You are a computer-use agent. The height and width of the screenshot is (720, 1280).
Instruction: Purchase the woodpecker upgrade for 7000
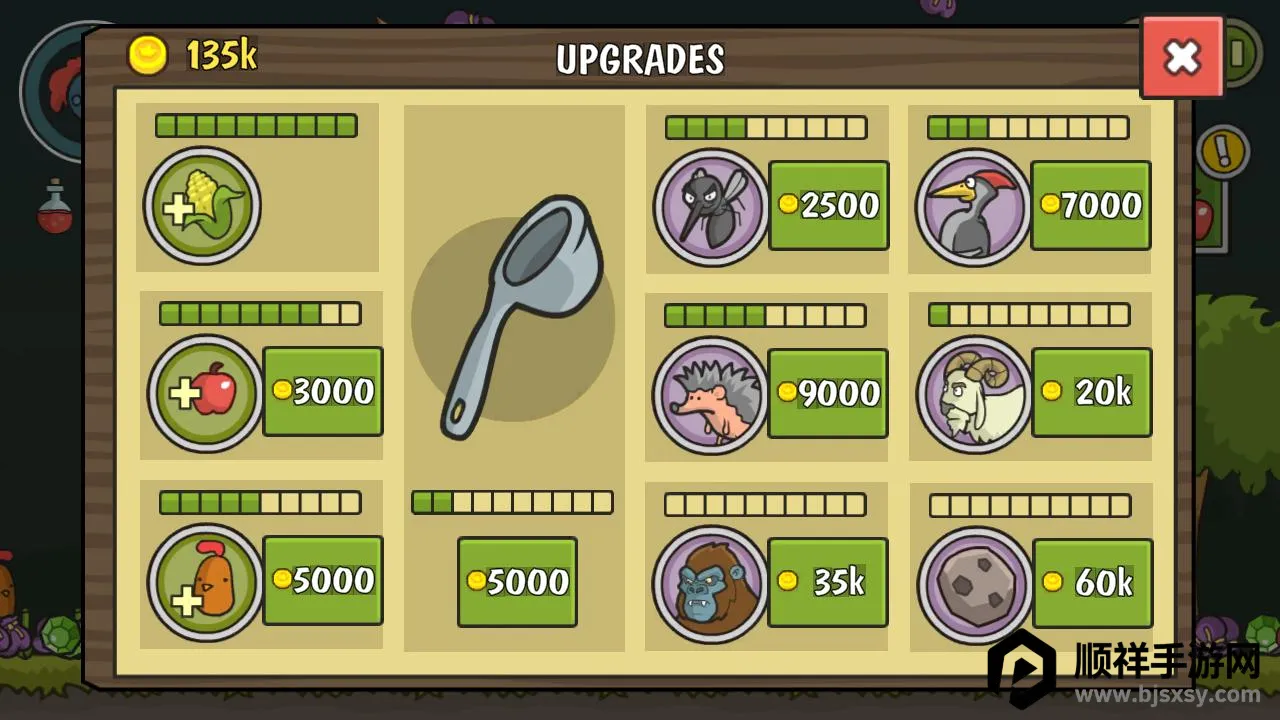point(1090,205)
